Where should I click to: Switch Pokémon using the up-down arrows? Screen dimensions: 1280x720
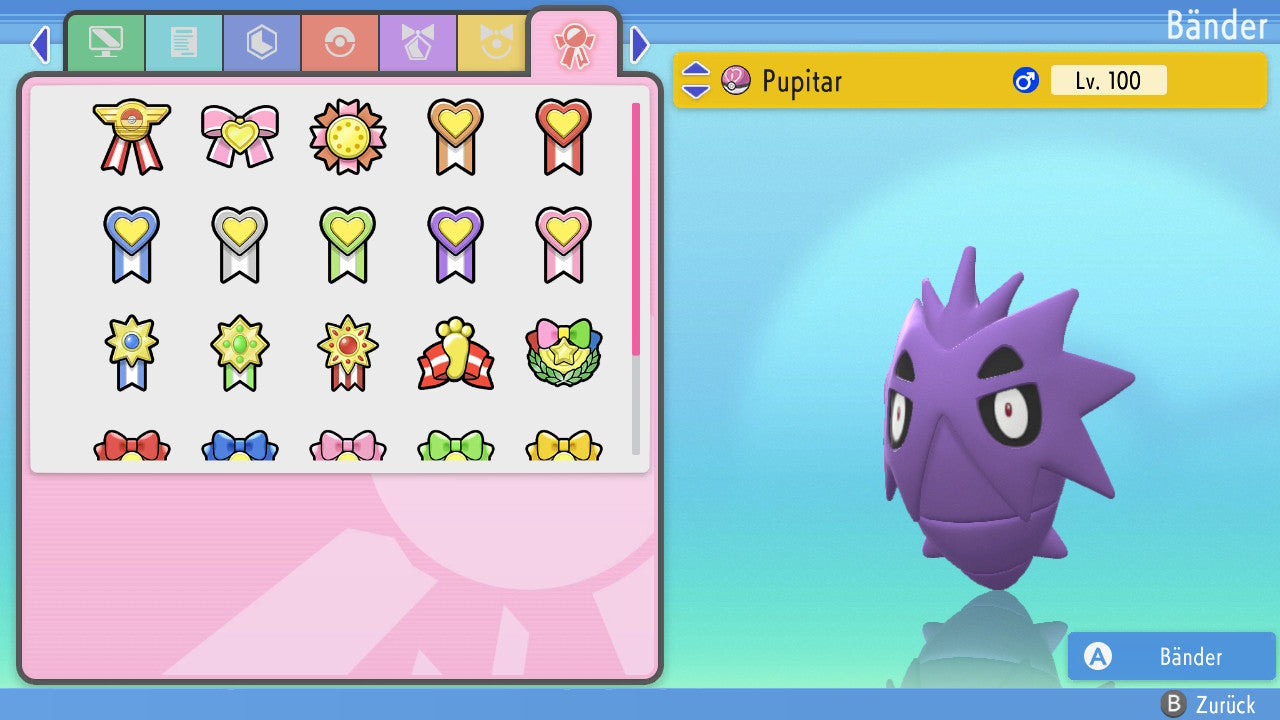point(696,80)
